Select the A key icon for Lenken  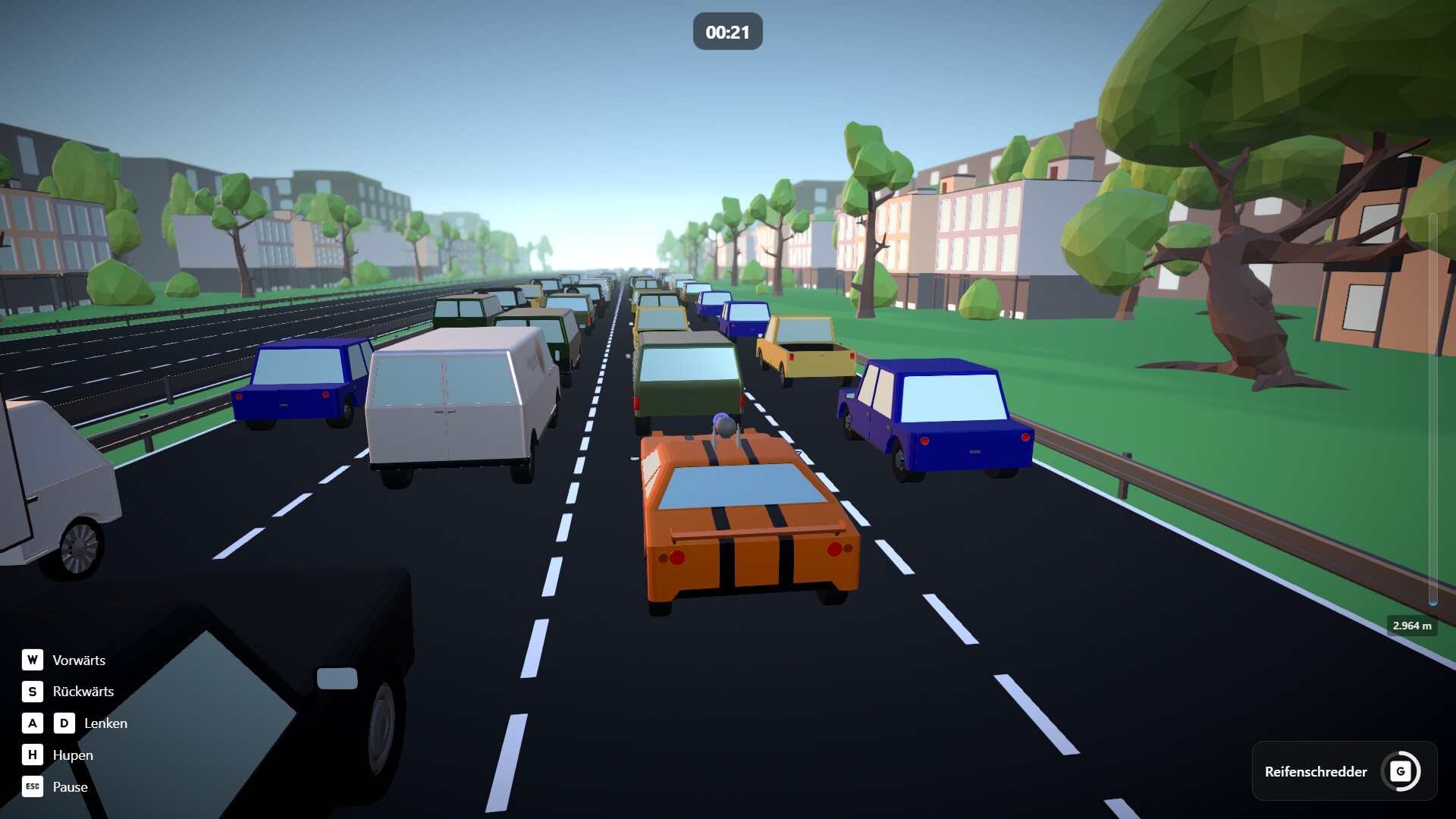[x=31, y=723]
